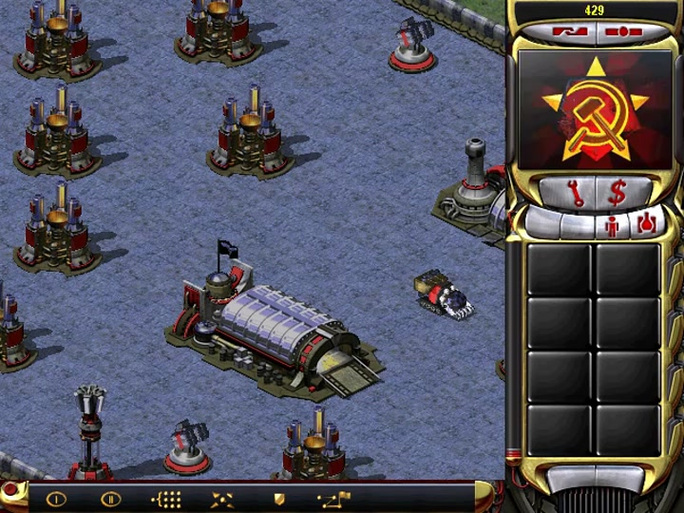Switch to the infantry production tab

click(x=613, y=225)
